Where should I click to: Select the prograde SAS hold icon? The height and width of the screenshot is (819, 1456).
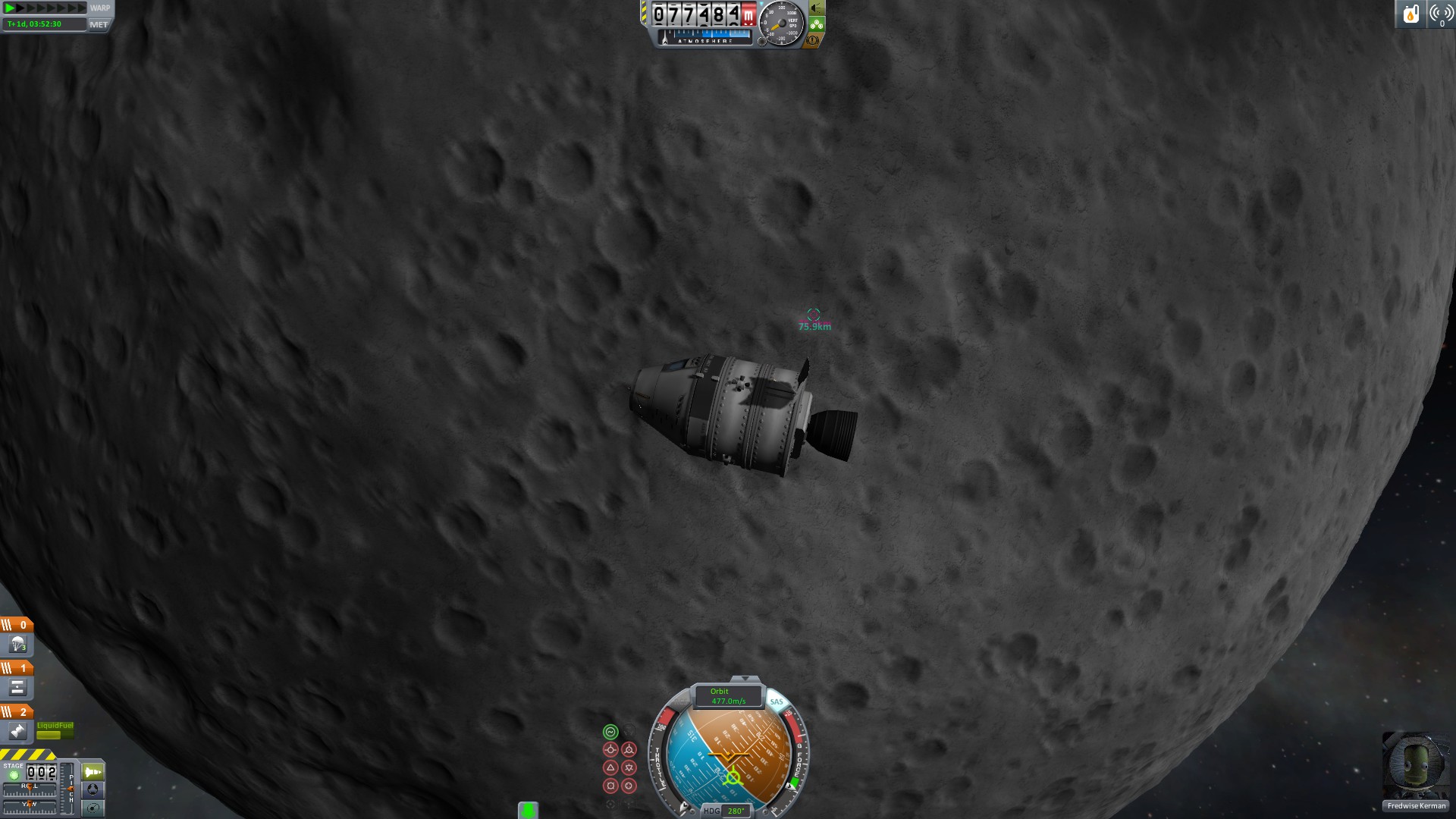click(x=610, y=750)
